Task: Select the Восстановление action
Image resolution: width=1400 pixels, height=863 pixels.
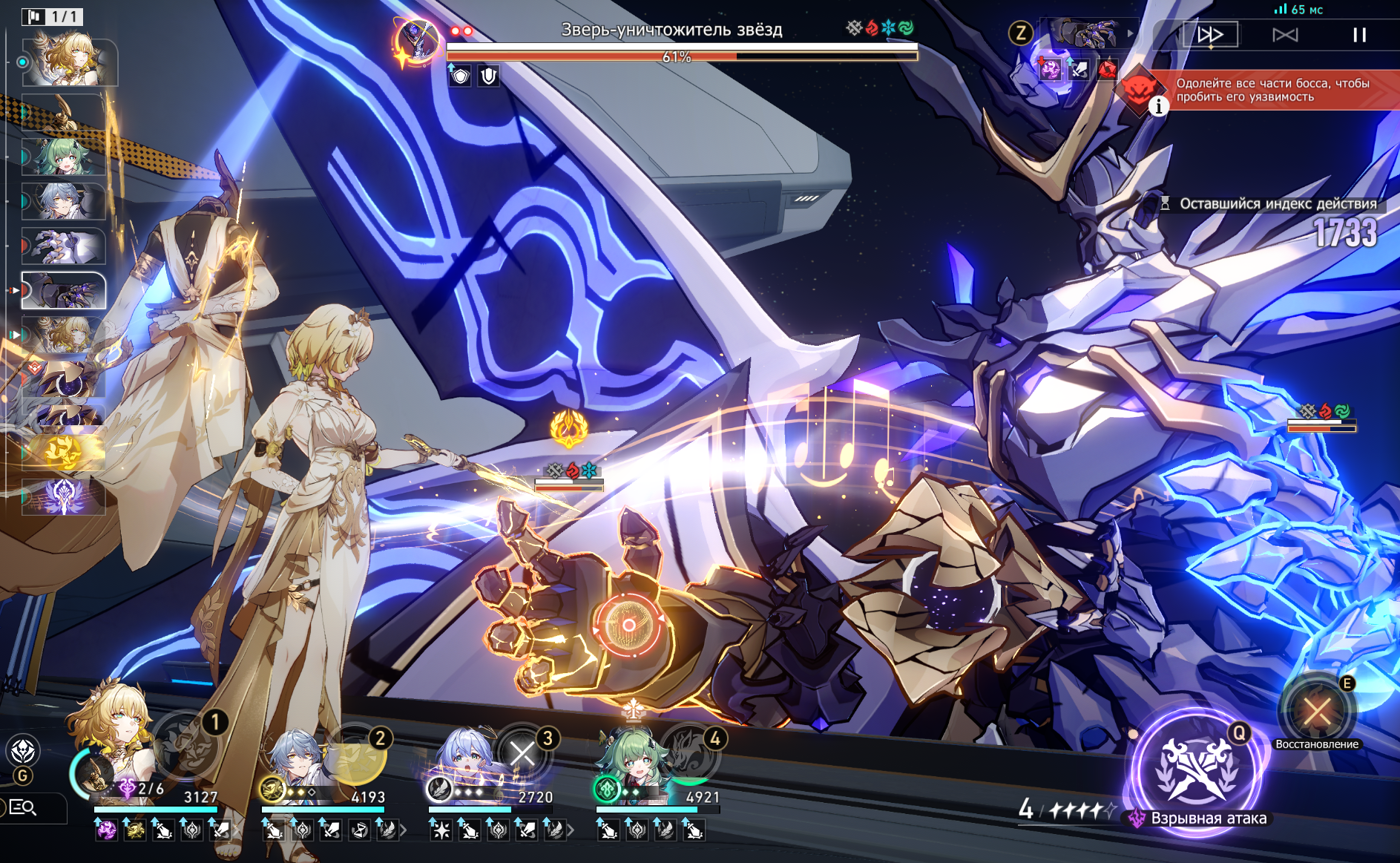Action: click(1317, 712)
